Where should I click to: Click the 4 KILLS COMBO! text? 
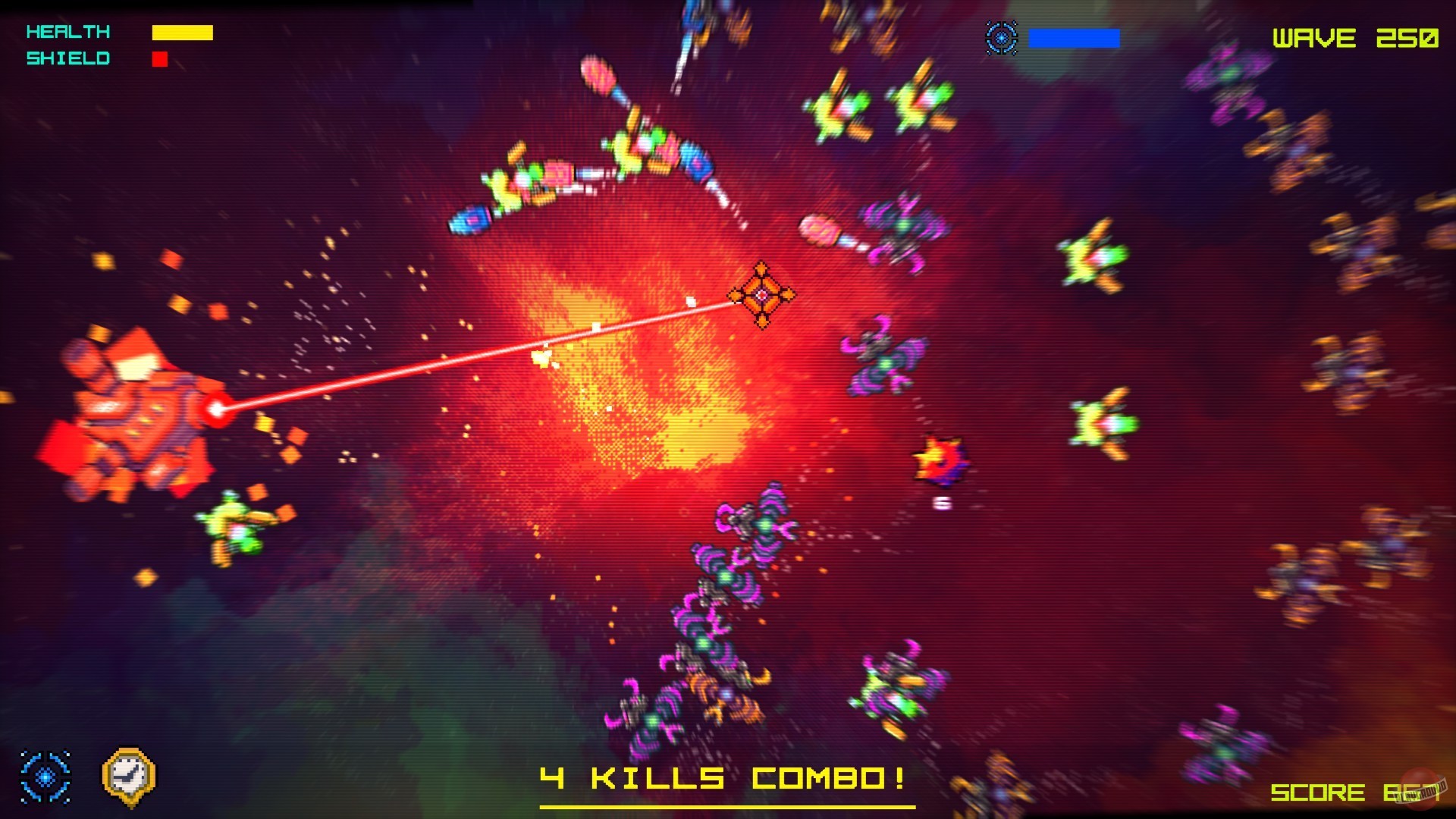click(x=724, y=777)
